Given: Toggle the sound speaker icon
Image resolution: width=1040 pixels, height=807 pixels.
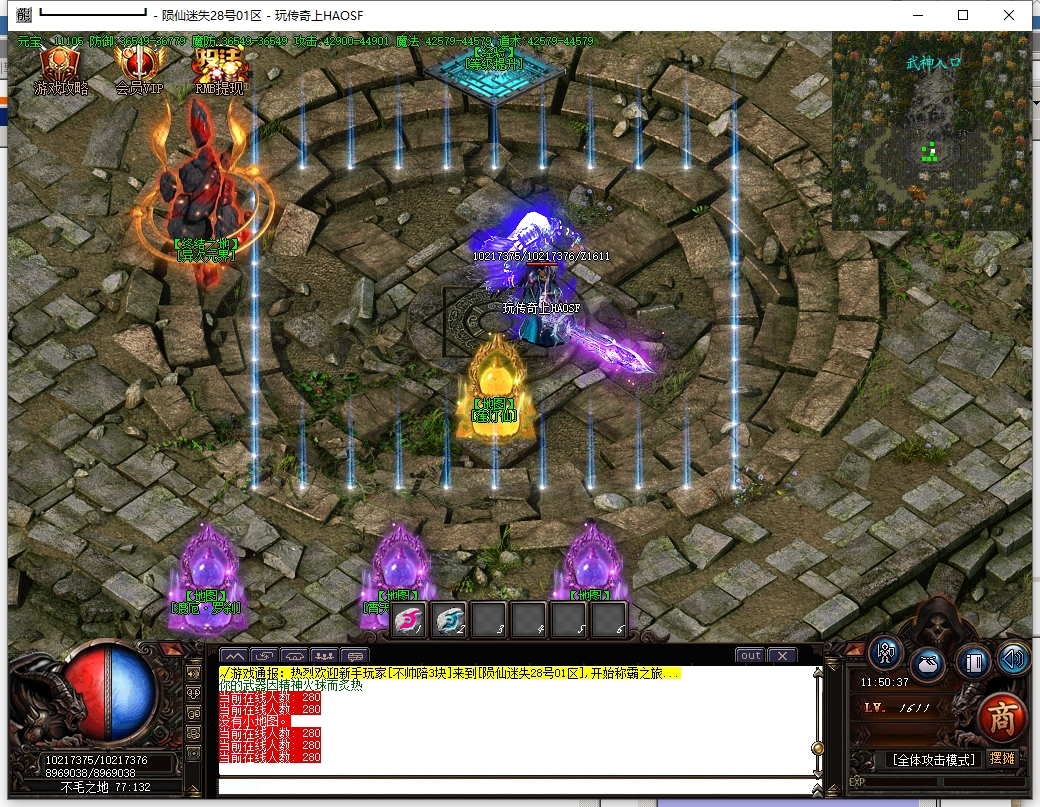Looking at the screenshot, I should click(x=1013, y=658).
